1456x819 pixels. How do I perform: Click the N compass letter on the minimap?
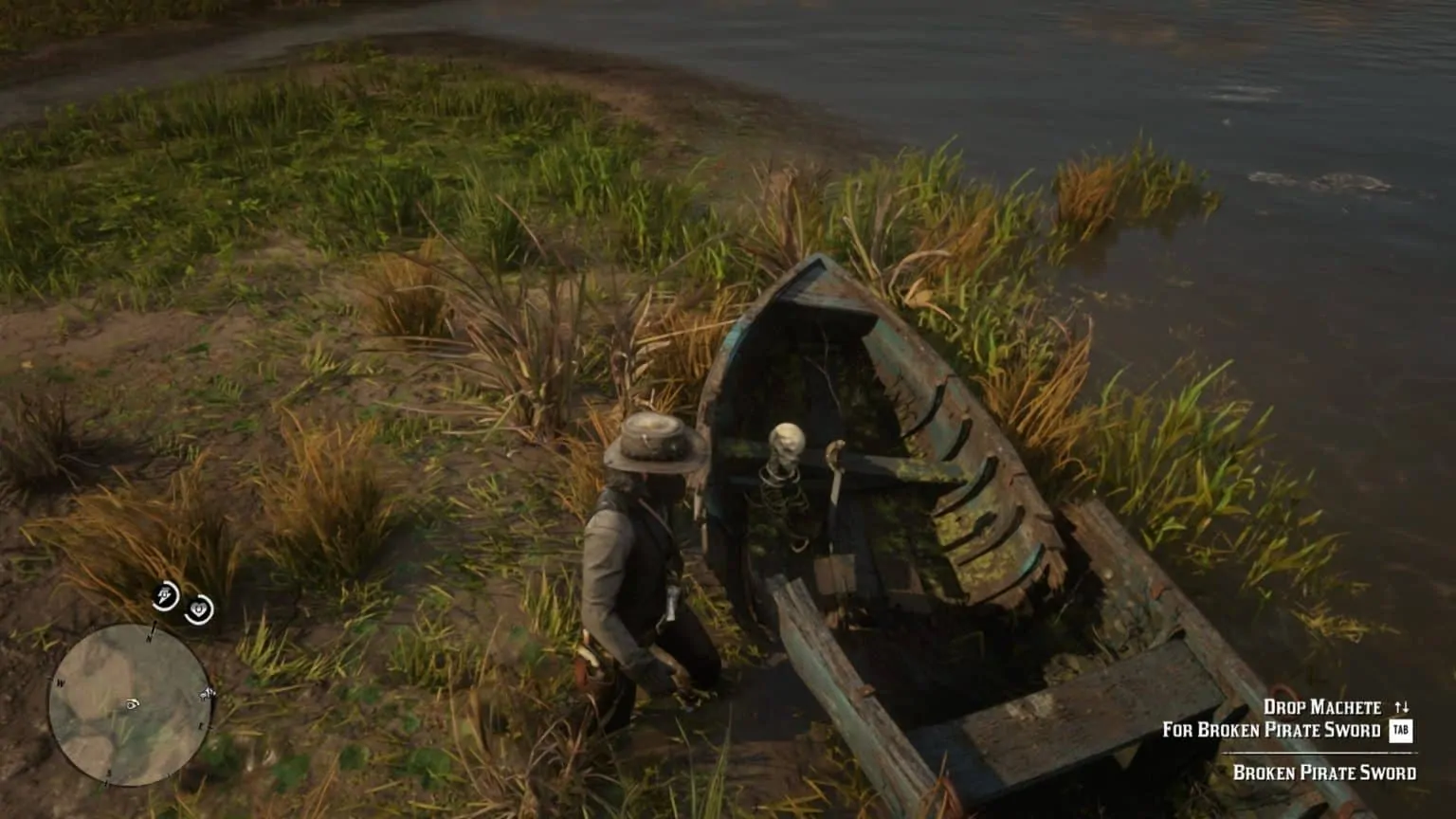[149, 638]
